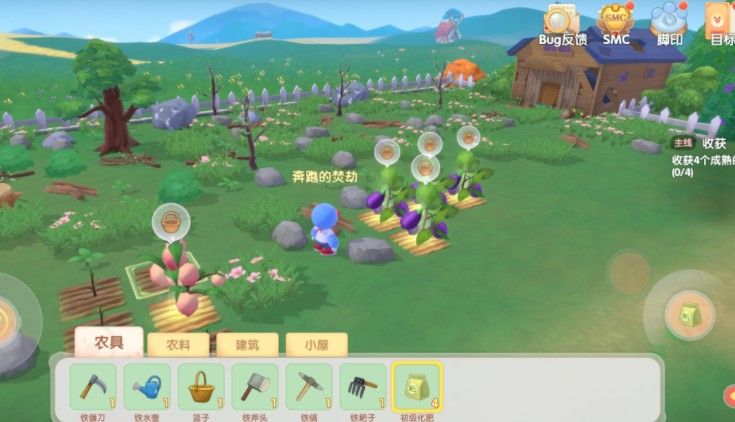
Task: Select the iron axe slot
Action: [x=255, y=386]
